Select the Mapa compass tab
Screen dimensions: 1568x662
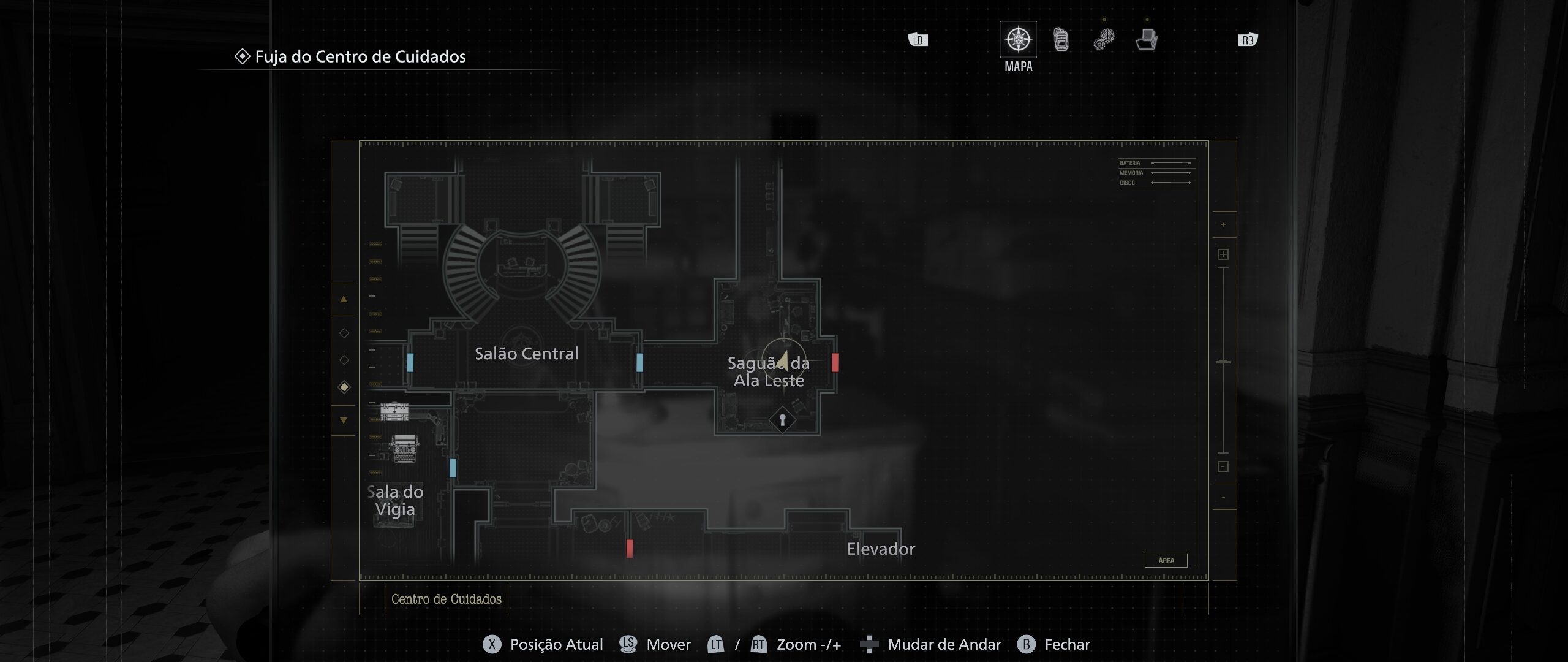1018,40
